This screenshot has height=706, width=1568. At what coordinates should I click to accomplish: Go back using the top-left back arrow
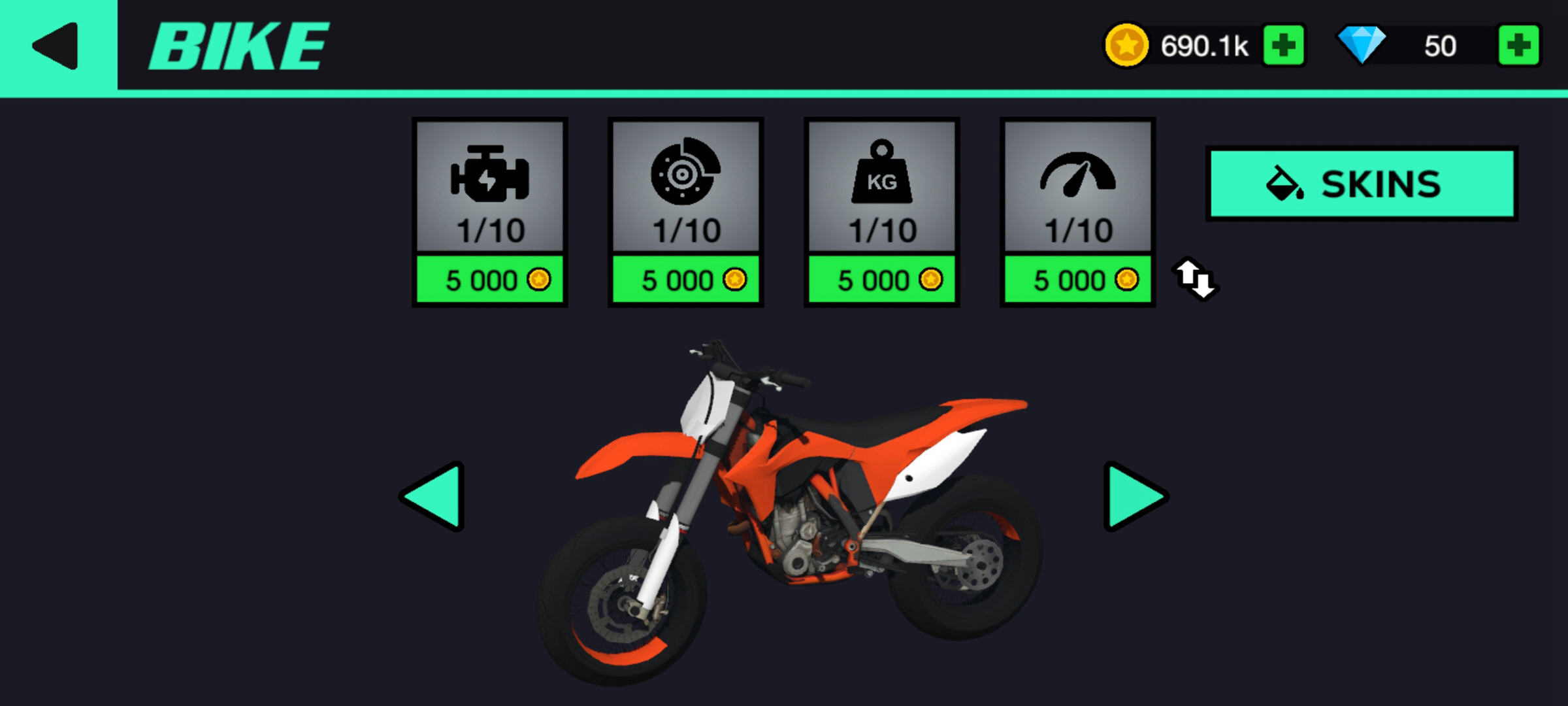coord(54,44)
